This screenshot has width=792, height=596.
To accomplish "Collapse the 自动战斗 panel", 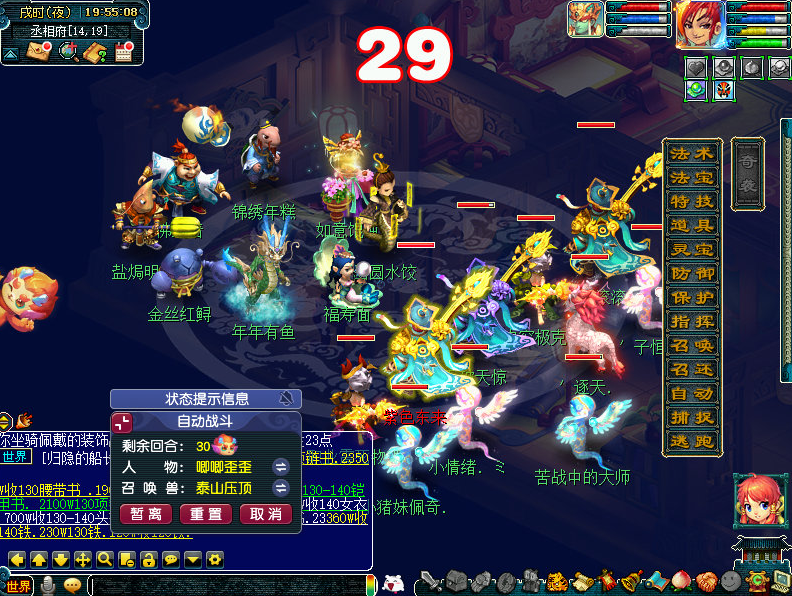I will (122, 422).
